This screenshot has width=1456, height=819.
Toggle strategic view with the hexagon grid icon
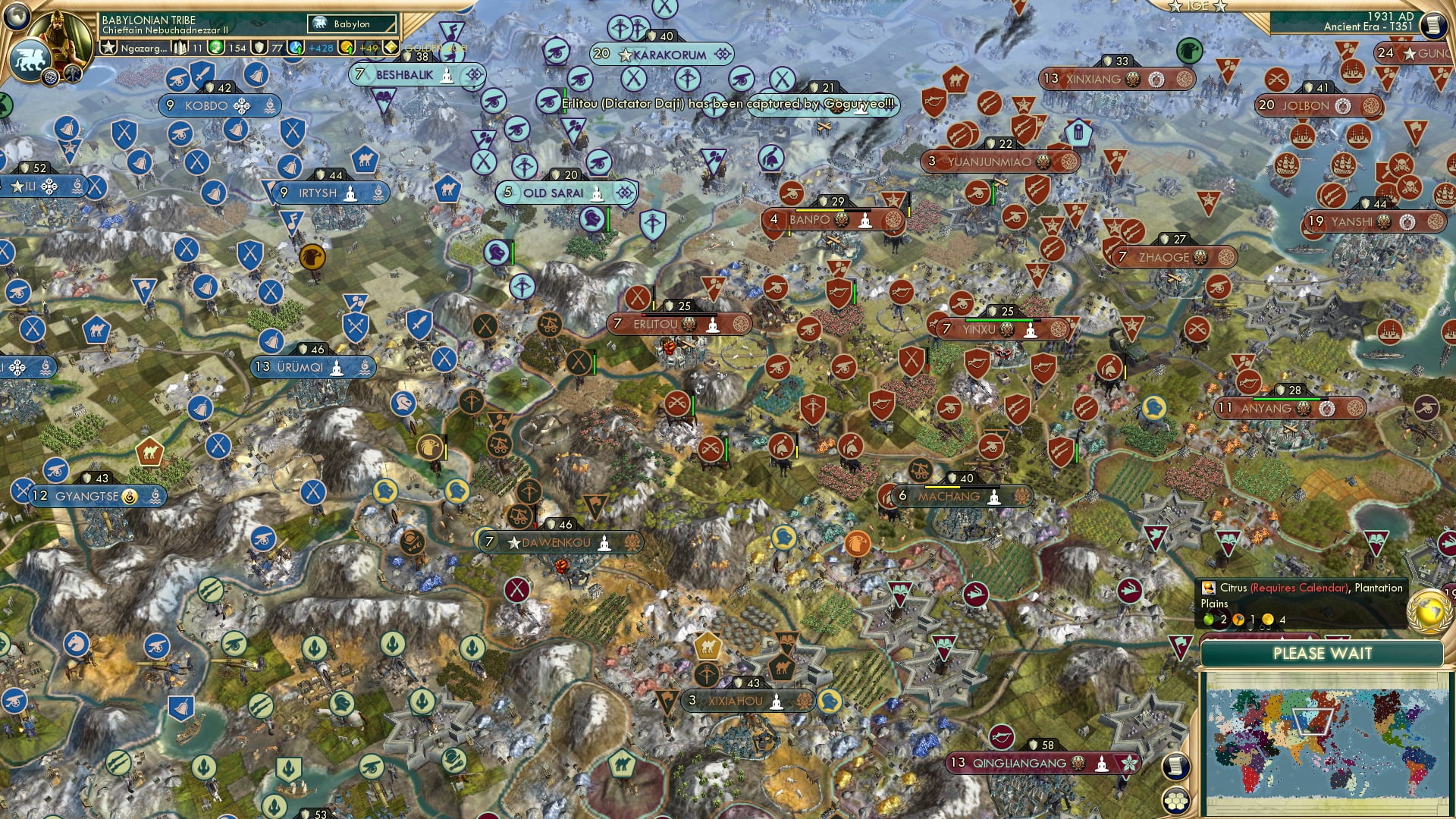(1175, 802)
